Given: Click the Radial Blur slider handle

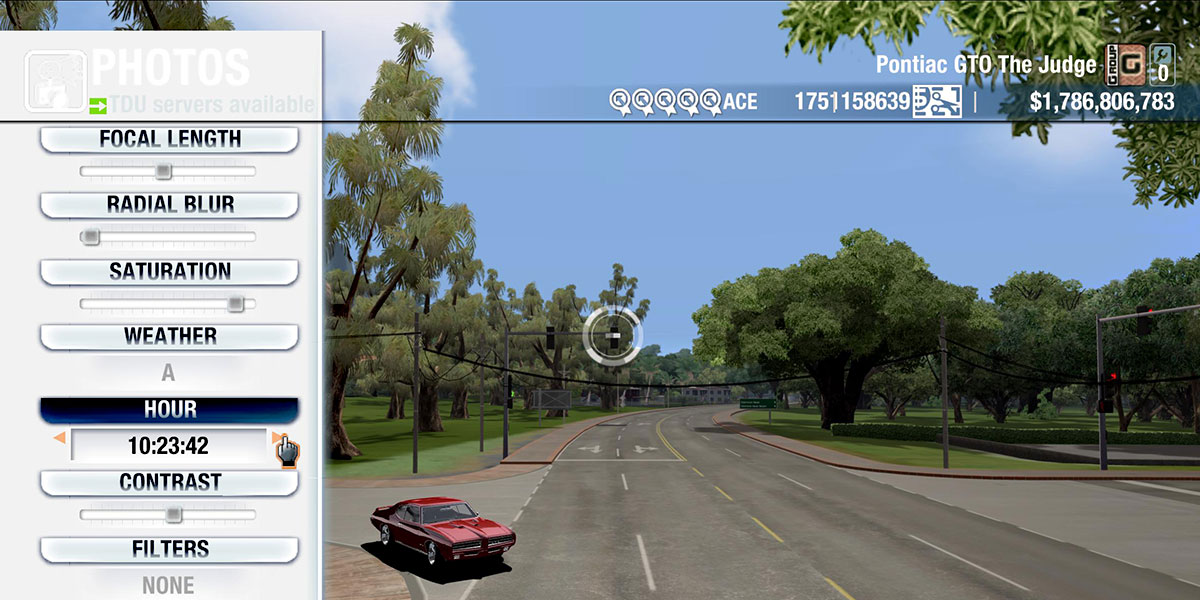Looking at the screenshot, I should pos(91,237).
